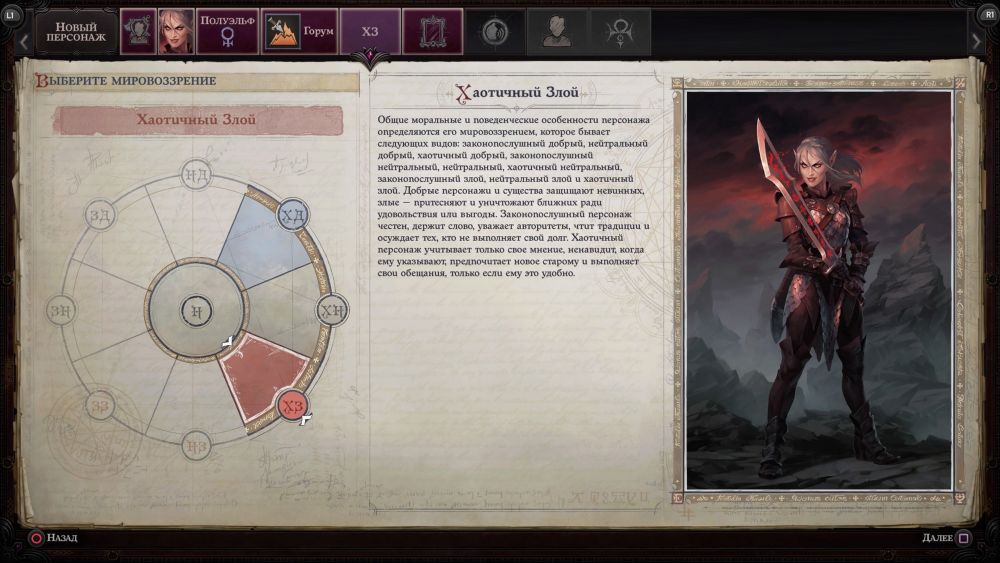Open the Полуэльф race step tab
Viewport: 1000px width, 563px height.
227,31
